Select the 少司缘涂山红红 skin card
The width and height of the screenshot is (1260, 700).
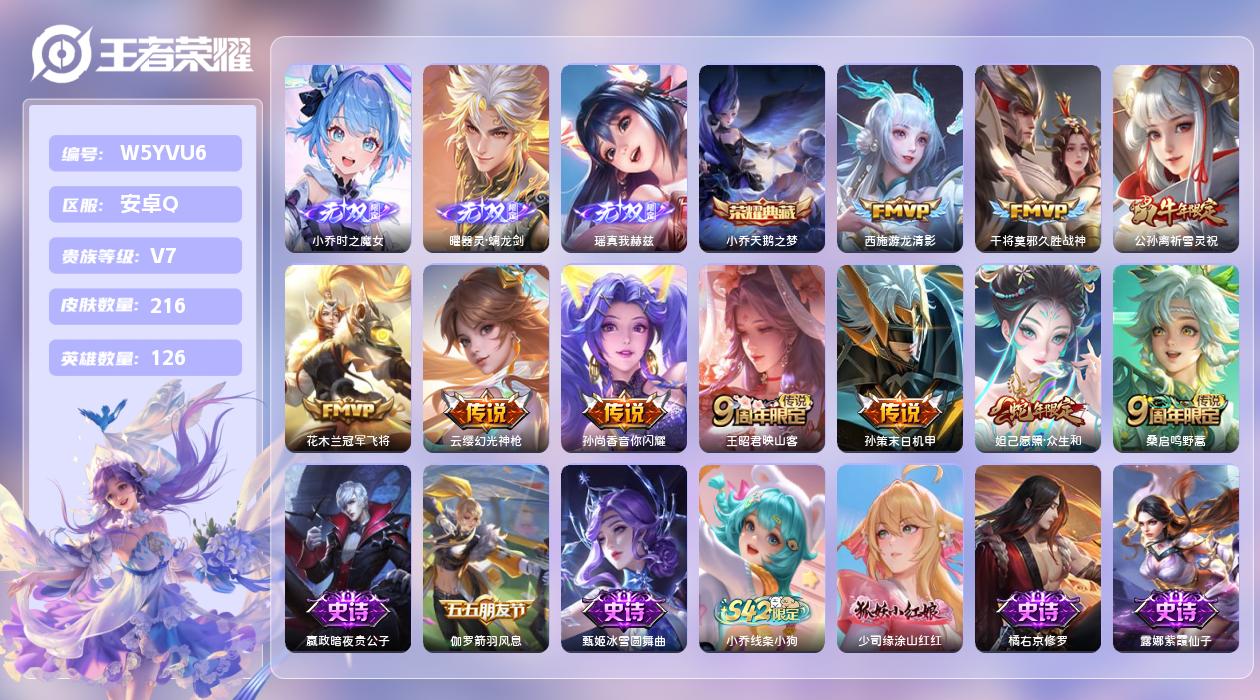tap(900, 558)
